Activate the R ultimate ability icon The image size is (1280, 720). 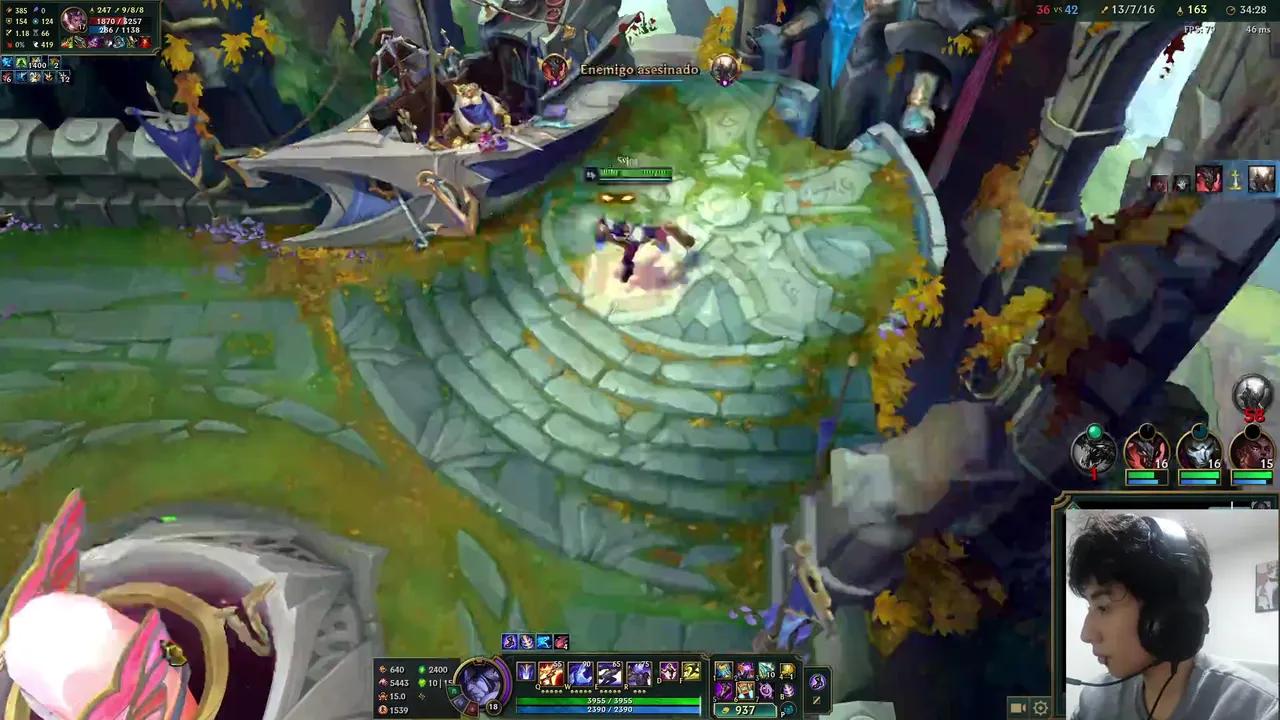(x=638, y=674)
